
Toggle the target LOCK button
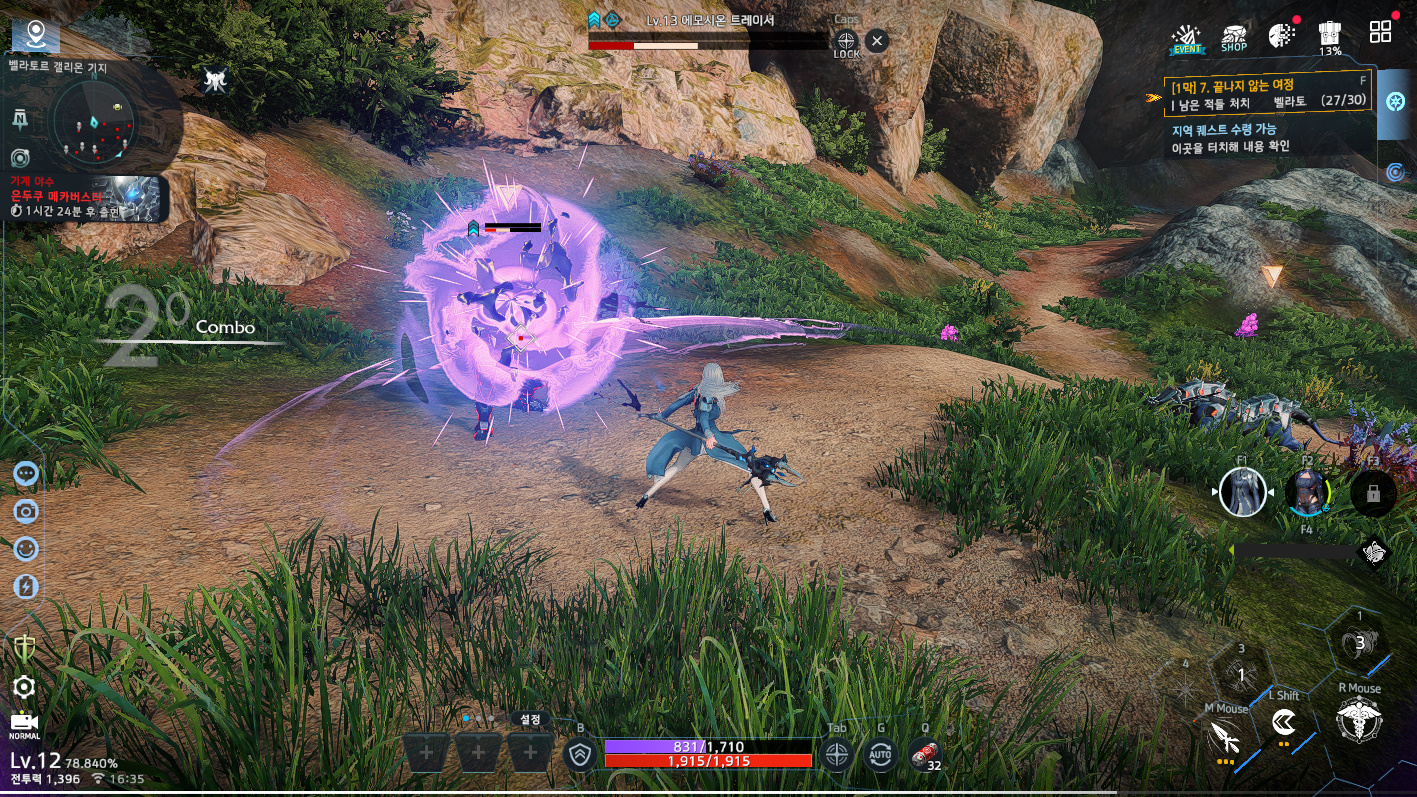846,43
